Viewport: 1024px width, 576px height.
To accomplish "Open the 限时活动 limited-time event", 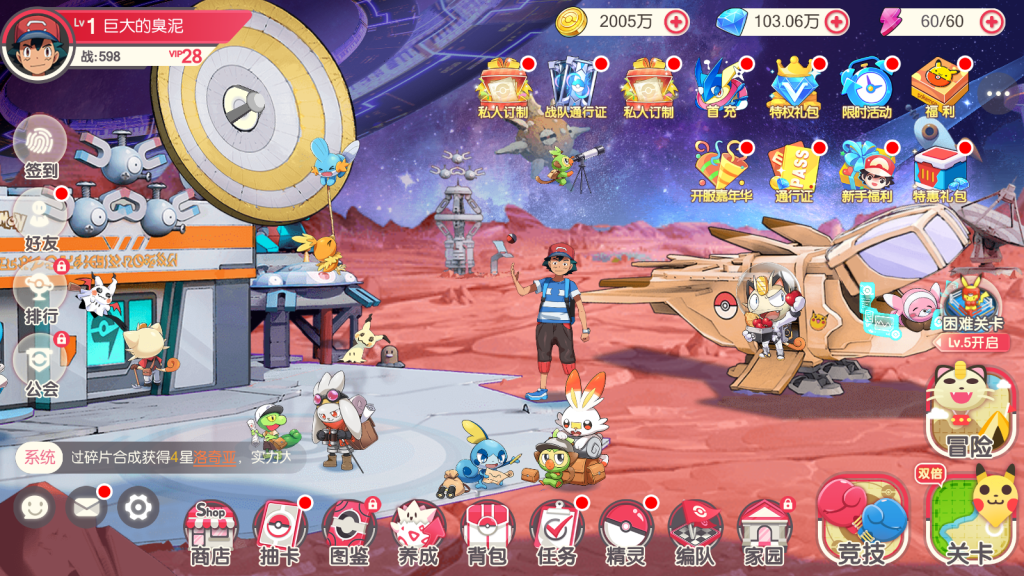I will tap(865, 88).
